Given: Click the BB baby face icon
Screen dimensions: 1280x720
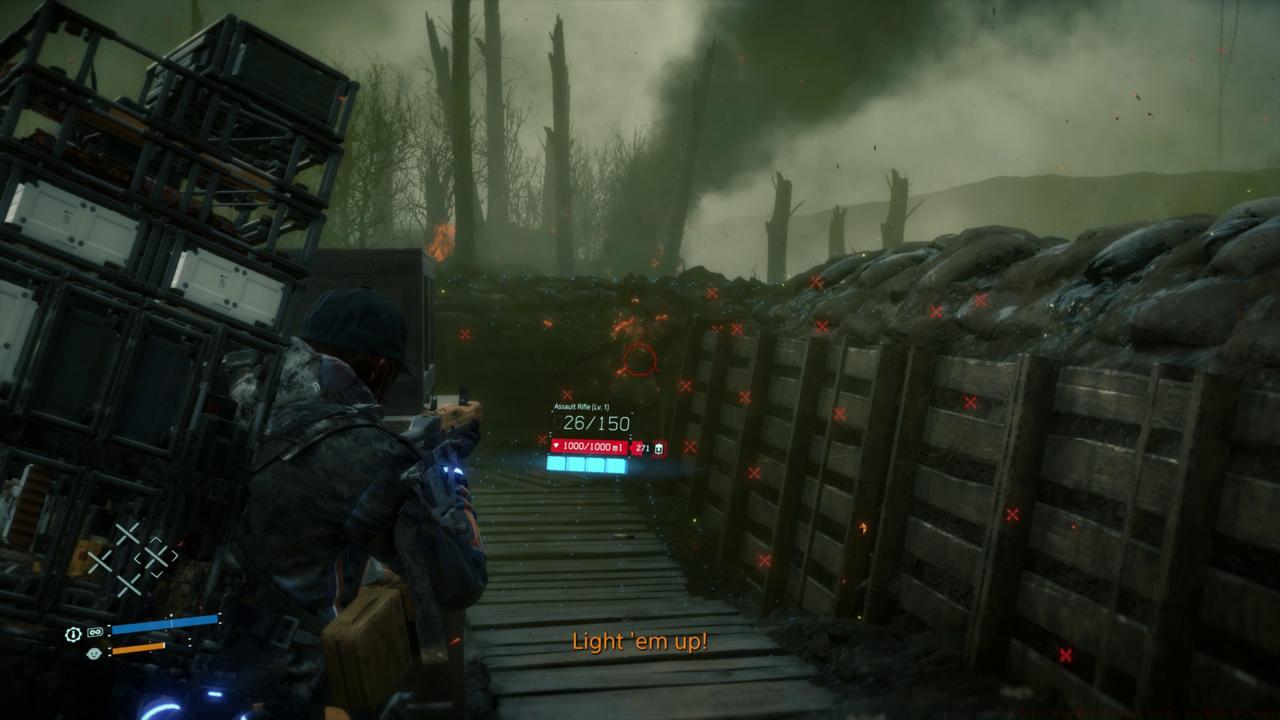Looking at the screenshot, I should click(x=94, y=653).
